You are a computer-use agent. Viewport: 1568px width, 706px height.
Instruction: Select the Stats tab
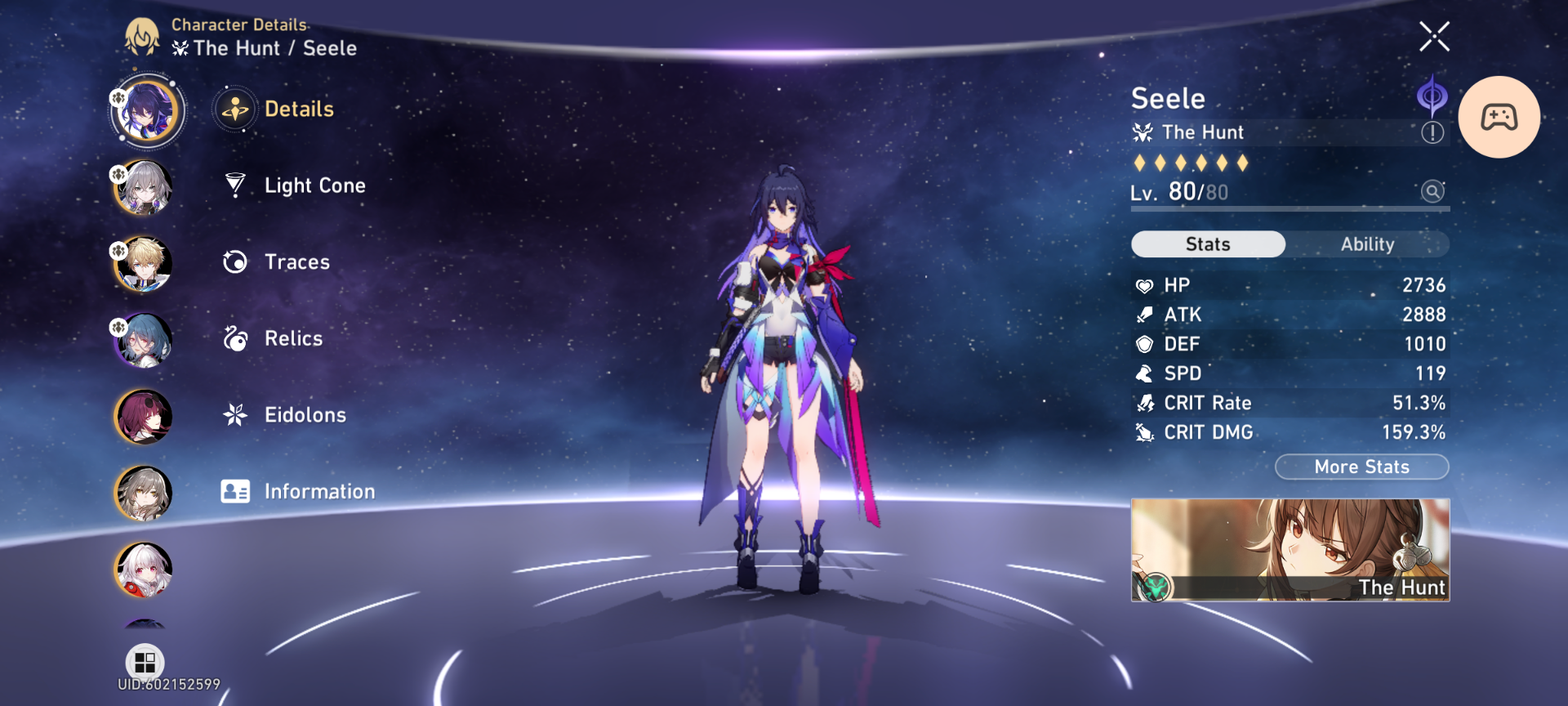[x=1207, y=244]
